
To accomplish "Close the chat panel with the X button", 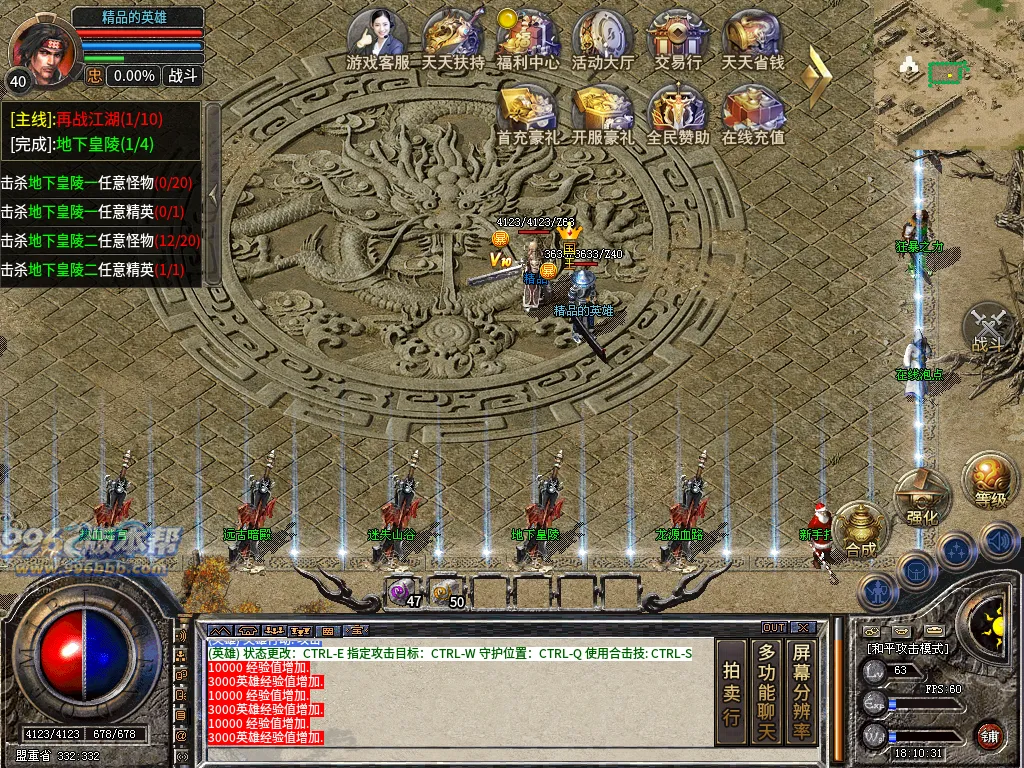I will pos(802,628).
